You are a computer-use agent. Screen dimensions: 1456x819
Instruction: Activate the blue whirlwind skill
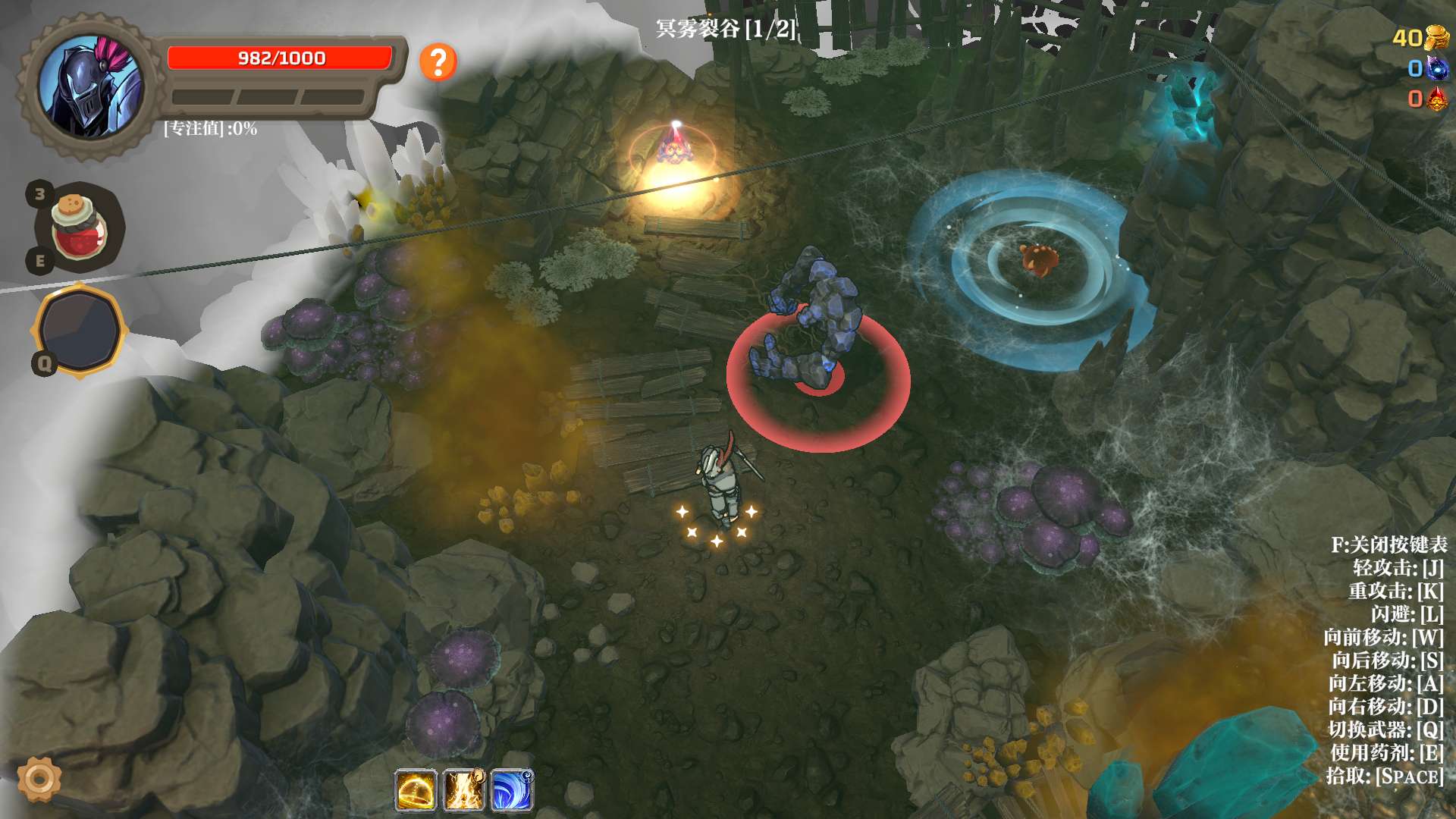click(x=512, y=790)
